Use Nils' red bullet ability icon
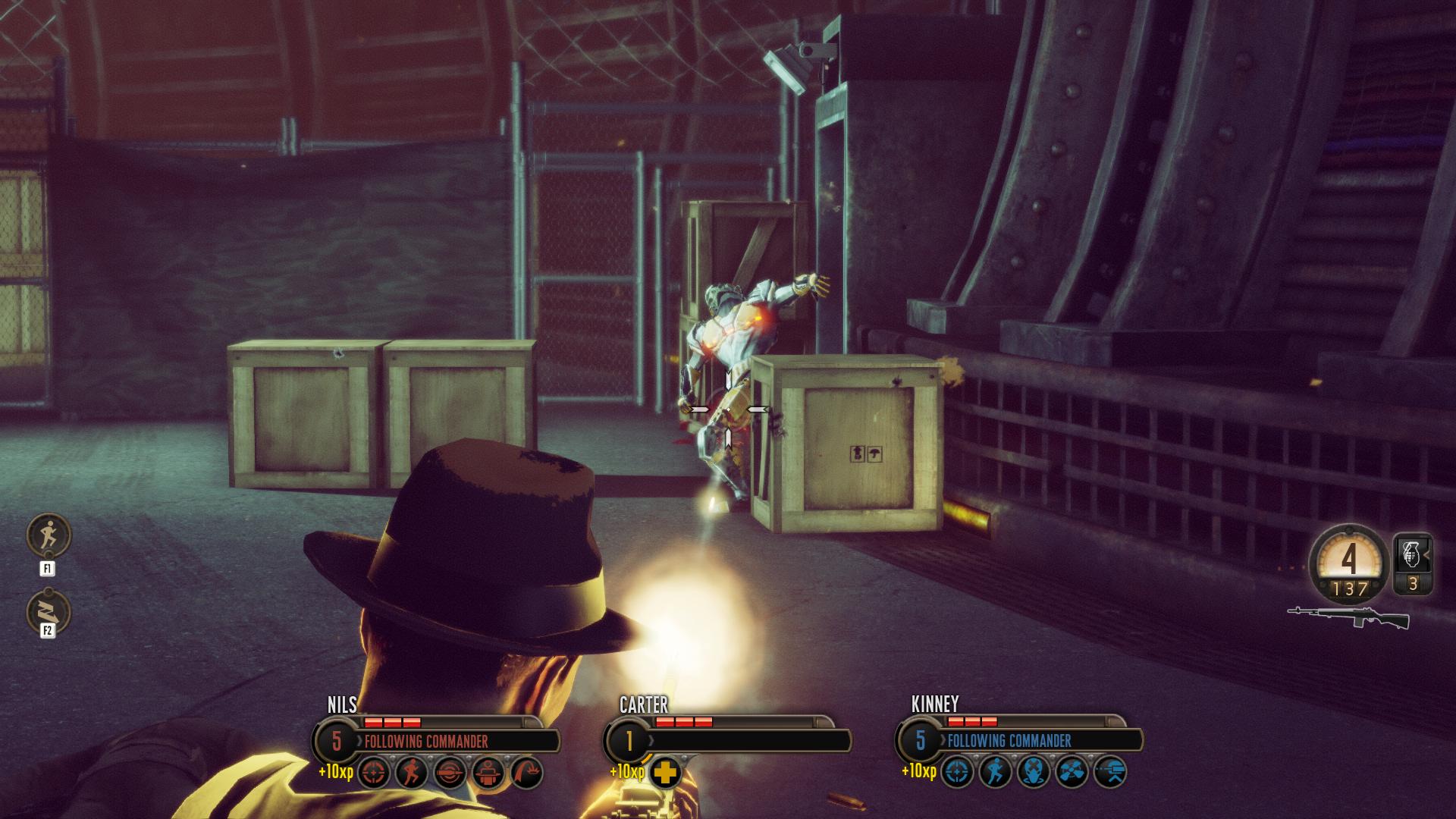Image resolution: width=1456 pixels, height=819 pixels. [450, 773]
